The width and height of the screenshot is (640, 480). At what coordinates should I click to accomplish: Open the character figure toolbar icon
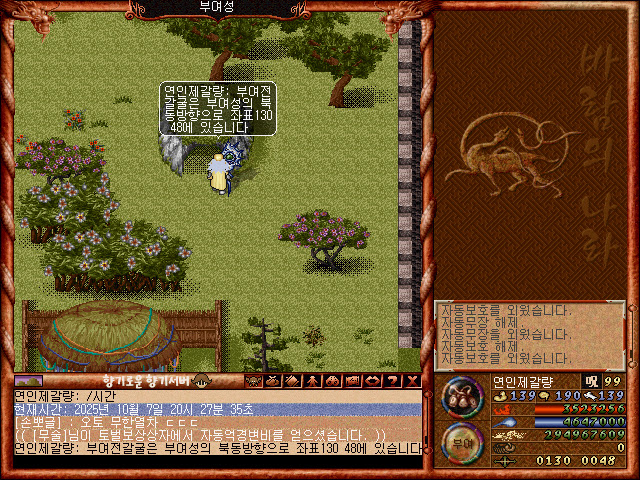click(x=311, y=380)
